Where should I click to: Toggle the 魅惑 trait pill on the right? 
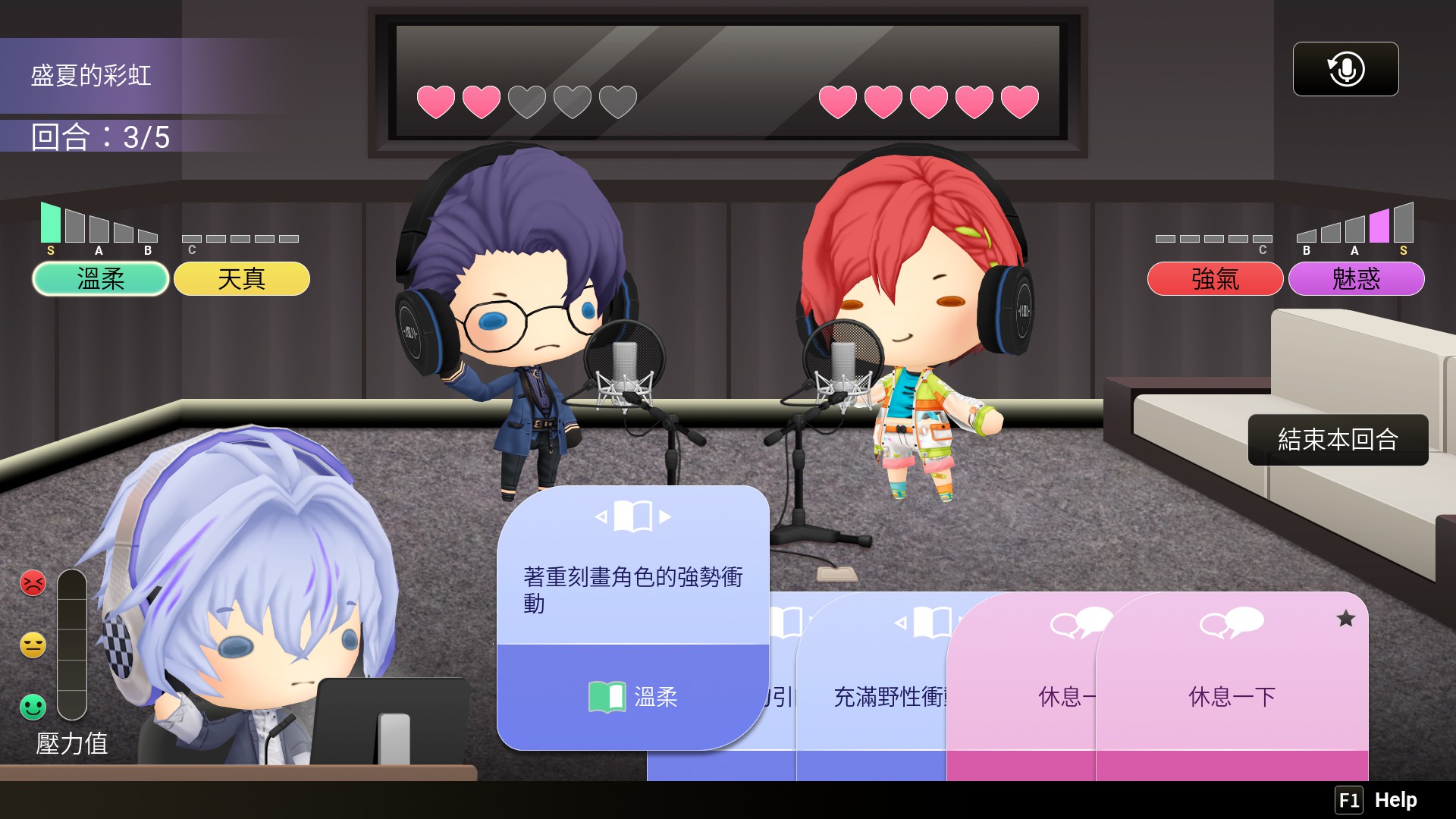(x=1356, y=279)
